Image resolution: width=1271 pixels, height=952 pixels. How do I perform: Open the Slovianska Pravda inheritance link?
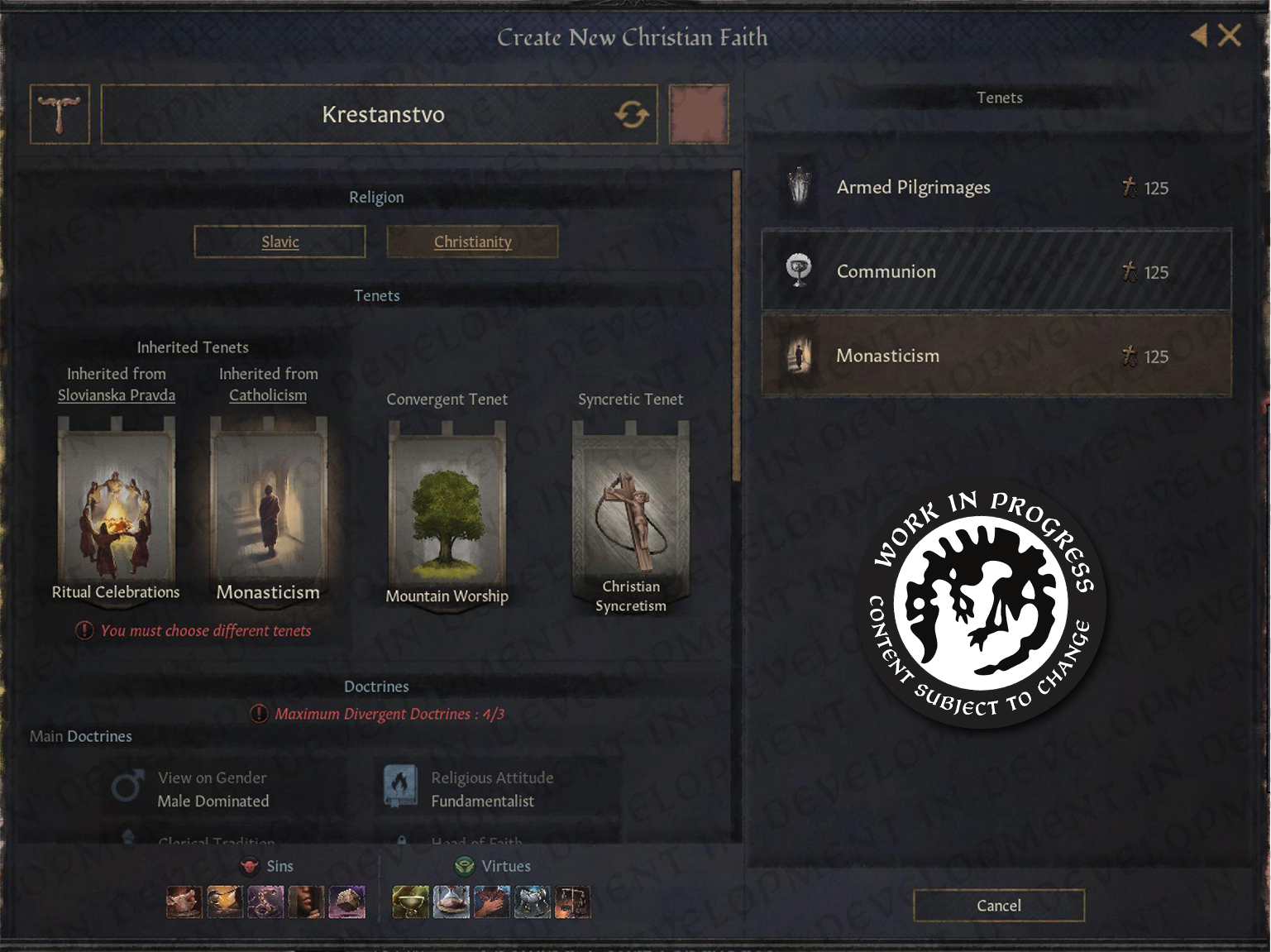pos(116,395)
